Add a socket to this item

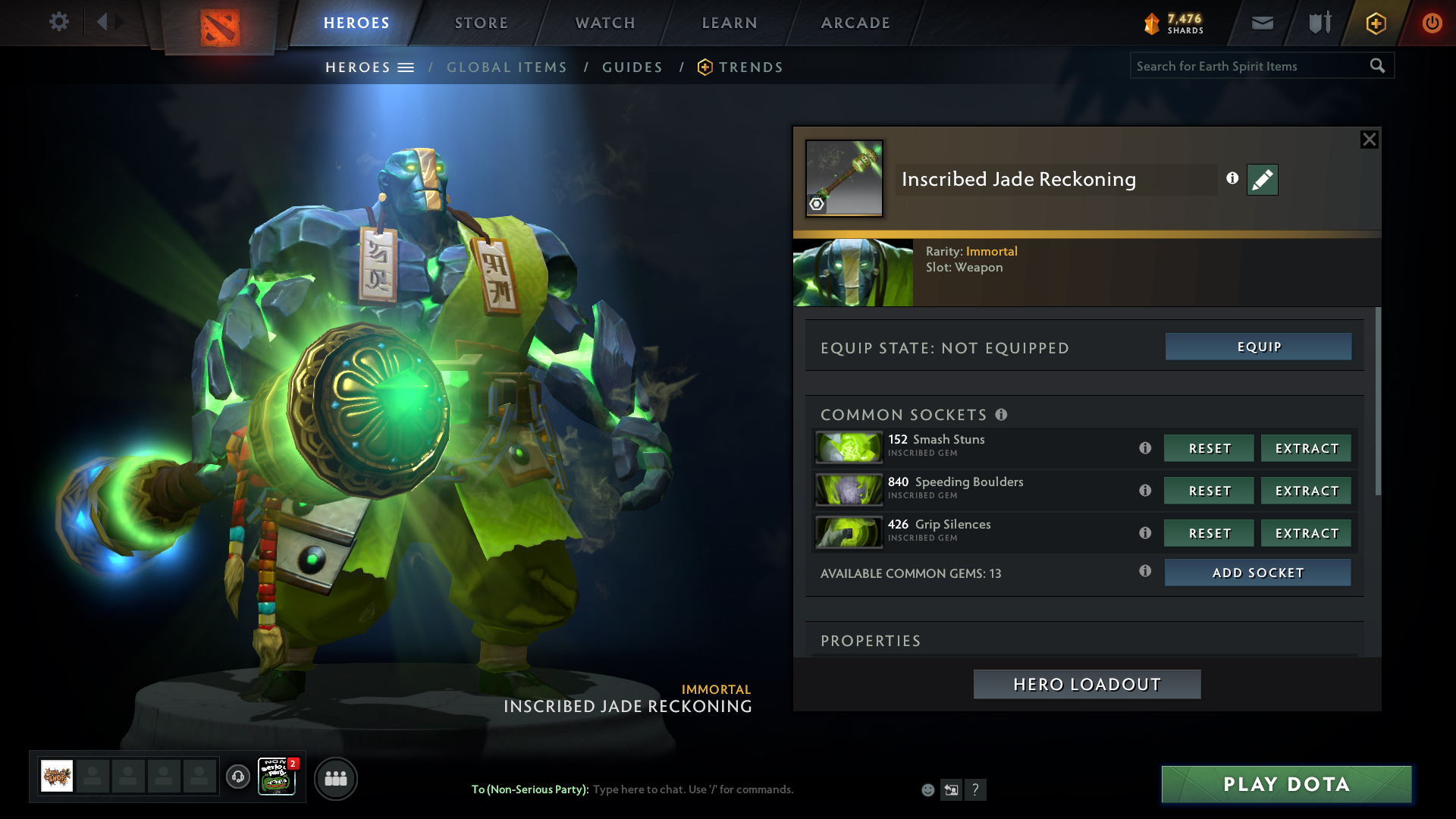pos(1257,573)
